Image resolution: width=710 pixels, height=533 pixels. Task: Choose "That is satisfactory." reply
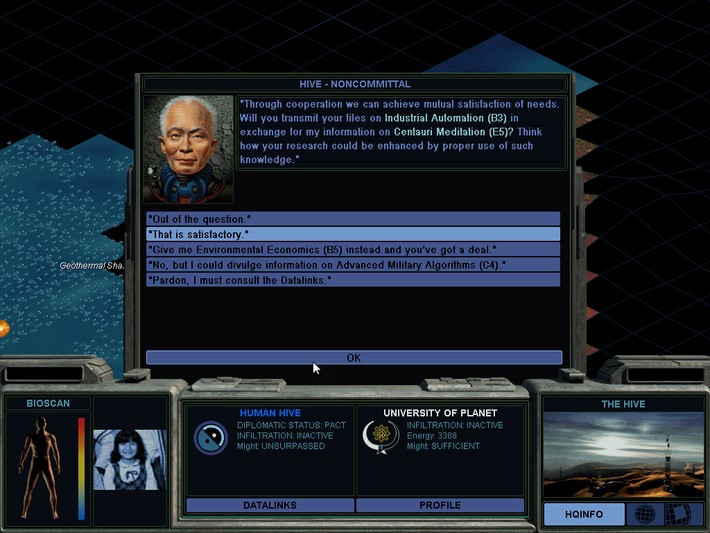pyautogui.click(x=352, y=234)
